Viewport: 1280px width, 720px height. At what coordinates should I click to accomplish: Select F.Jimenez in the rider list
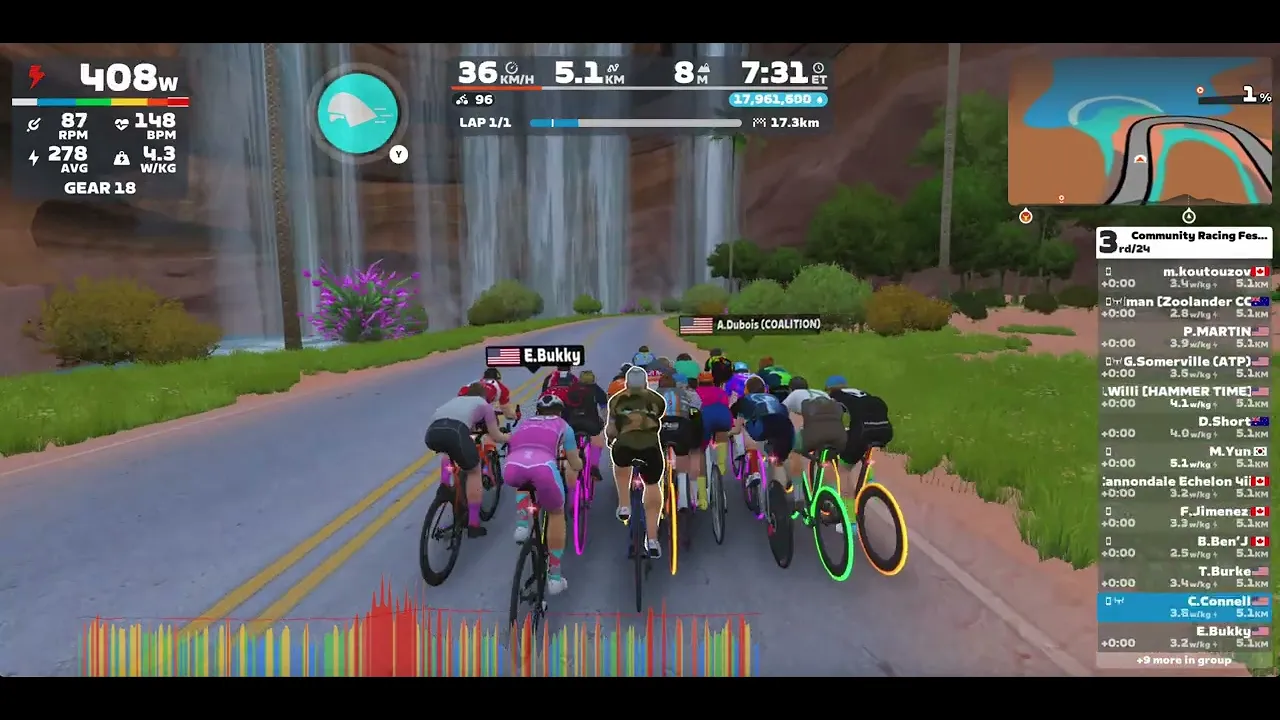[1184, 517]
